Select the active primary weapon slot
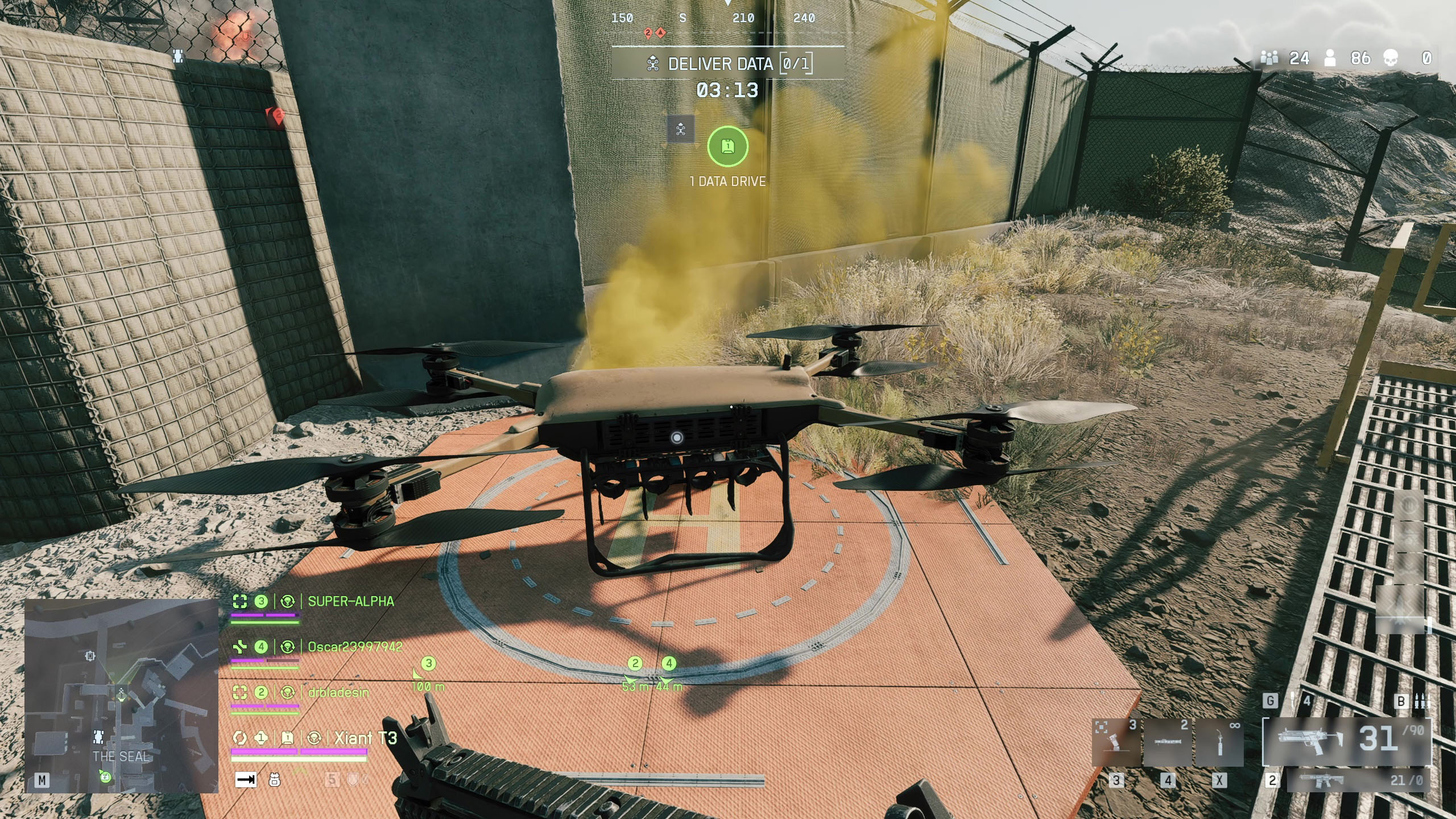 pos(1346,741)
